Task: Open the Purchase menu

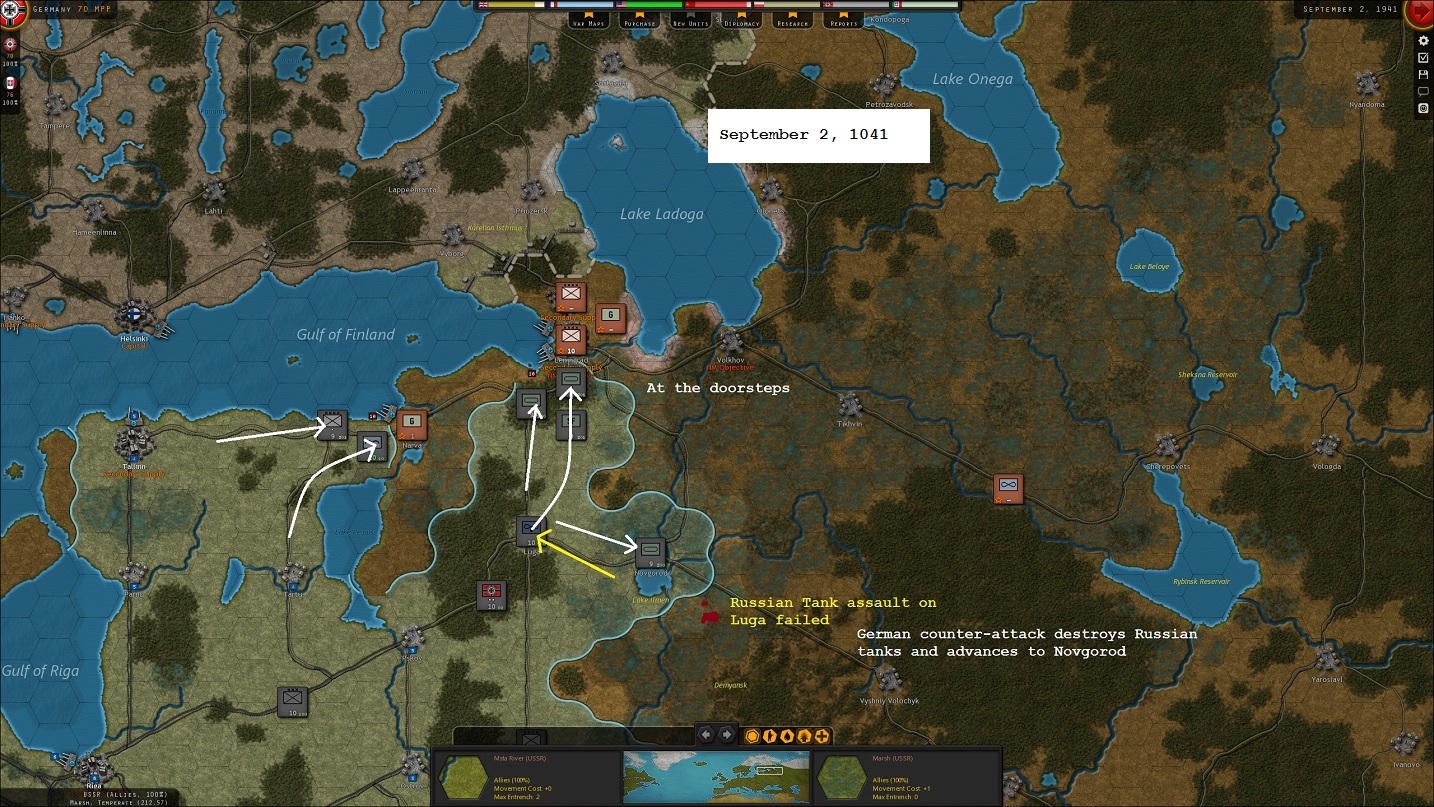Action: [640, 20]
